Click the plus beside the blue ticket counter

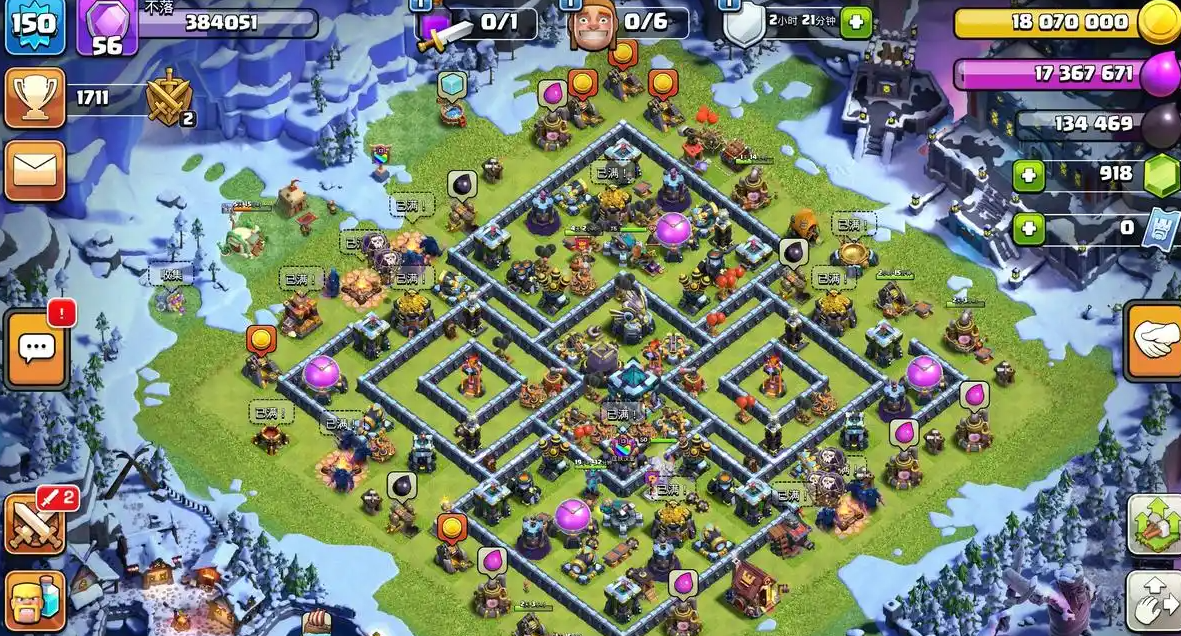tap(1029, 228)
